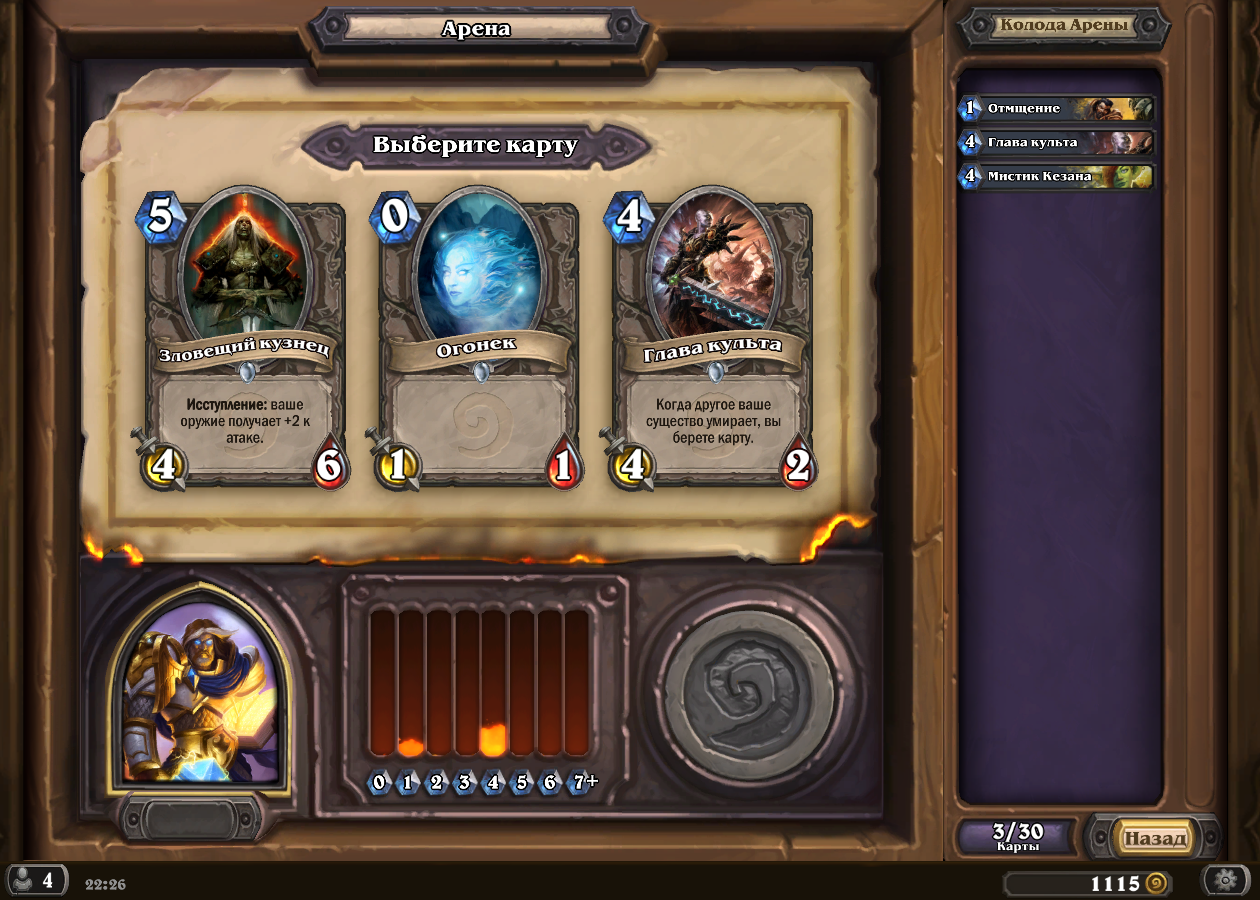The width and height of the screenshot is (1260, 900).
Task: Select Глава культа in the deck list
Action: 1058,142
